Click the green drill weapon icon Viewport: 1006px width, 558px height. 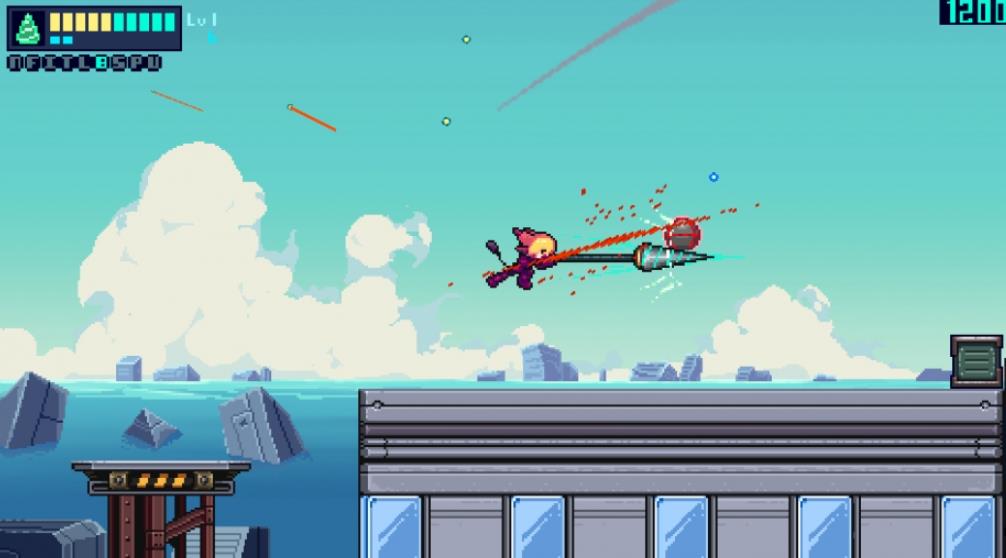(27, 28)
